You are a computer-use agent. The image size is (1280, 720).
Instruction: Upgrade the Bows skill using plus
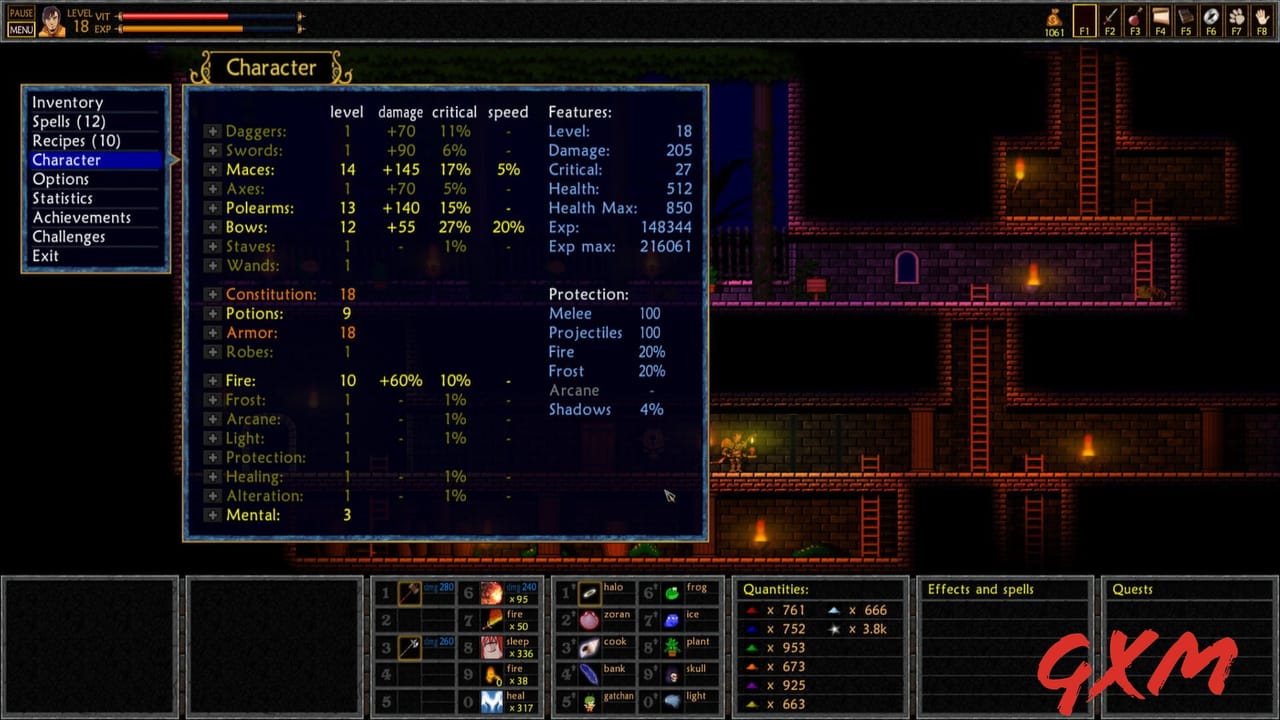[212, 228]
